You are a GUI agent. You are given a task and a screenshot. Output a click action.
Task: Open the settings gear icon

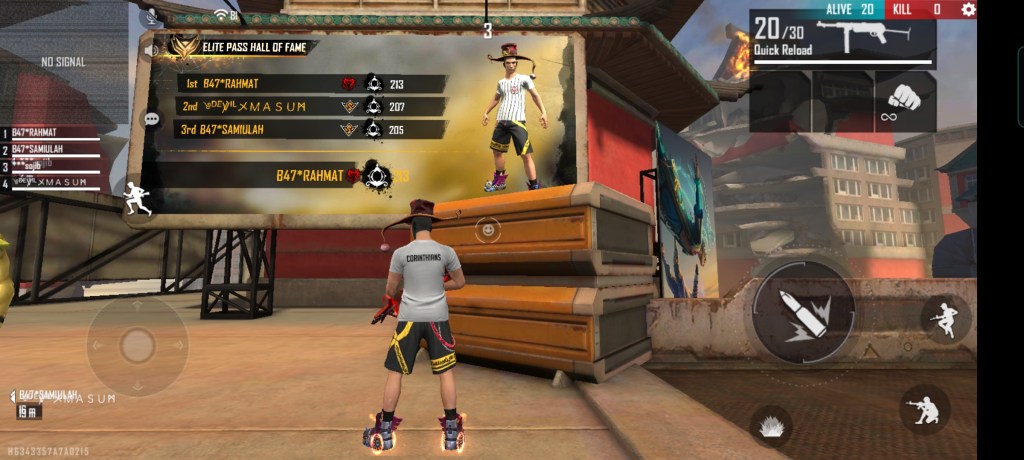coord(968,9)
